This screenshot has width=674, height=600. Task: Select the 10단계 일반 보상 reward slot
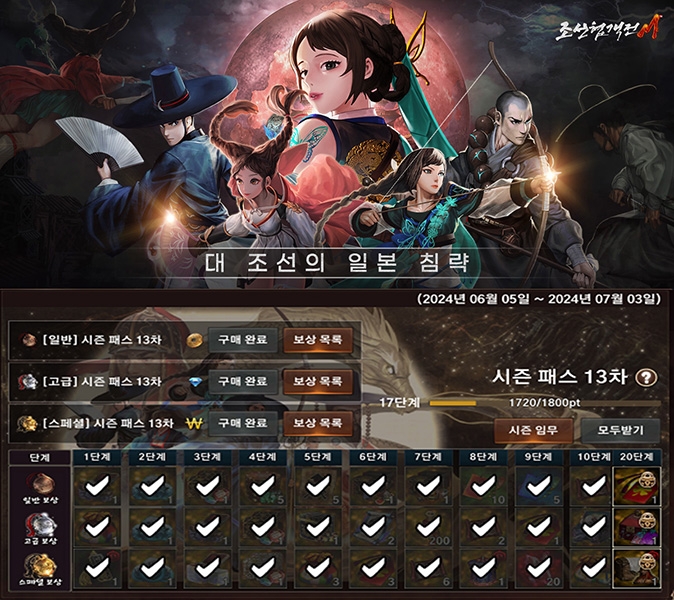pyautogui.click(x=594, y=487)
